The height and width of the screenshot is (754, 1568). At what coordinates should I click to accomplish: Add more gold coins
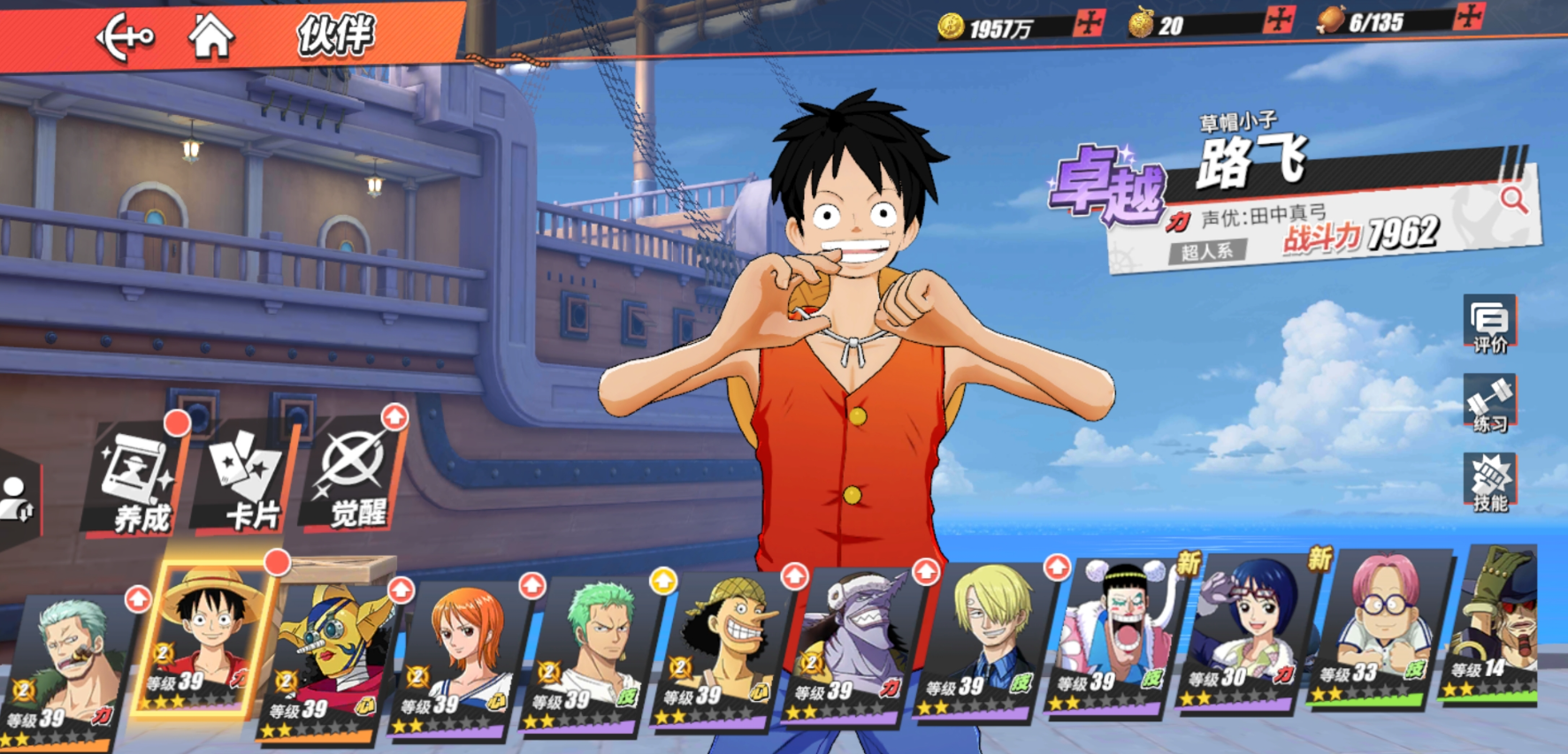[x=1089, y=23]
